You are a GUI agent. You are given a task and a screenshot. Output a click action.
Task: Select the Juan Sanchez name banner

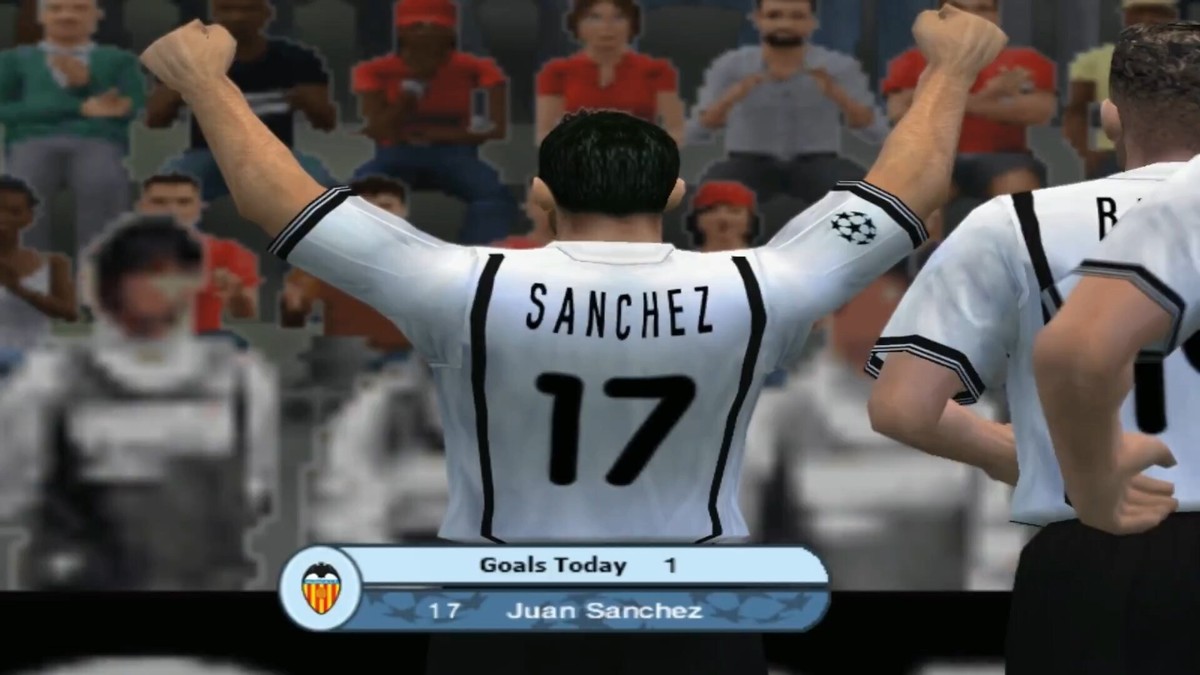click(603, 610)
